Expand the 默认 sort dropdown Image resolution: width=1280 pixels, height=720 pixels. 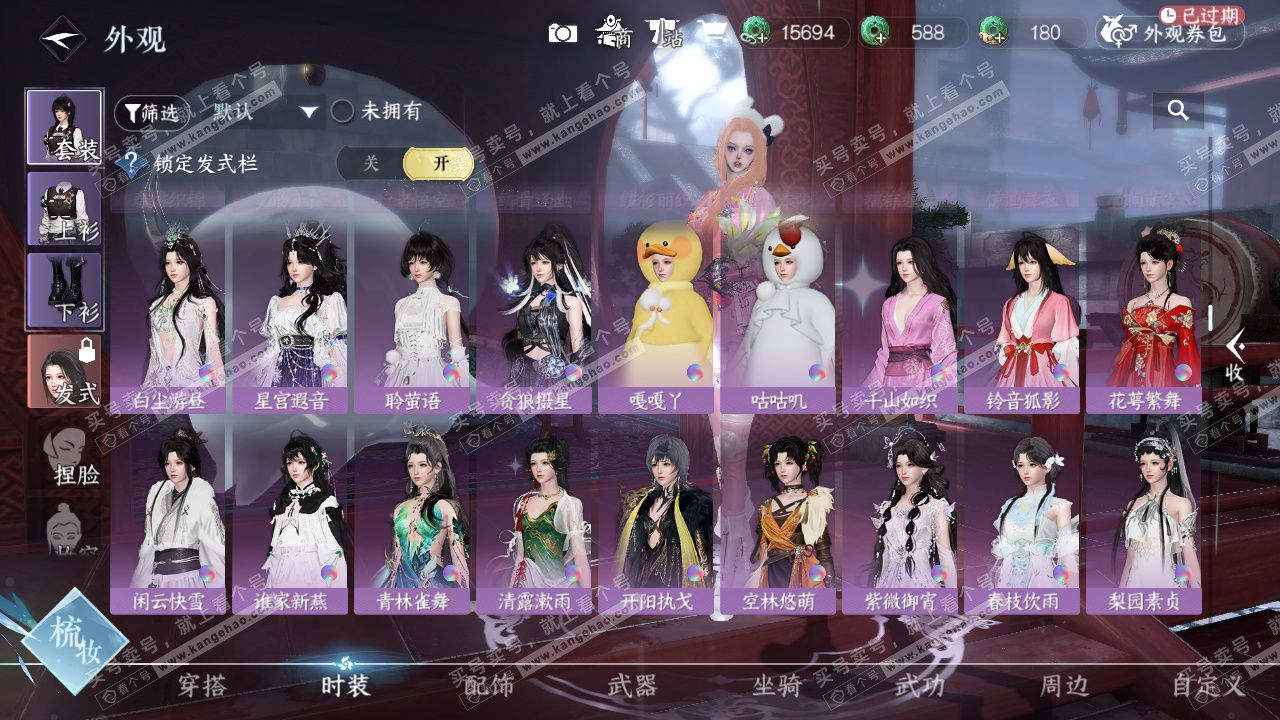click(x=264, y=112)
